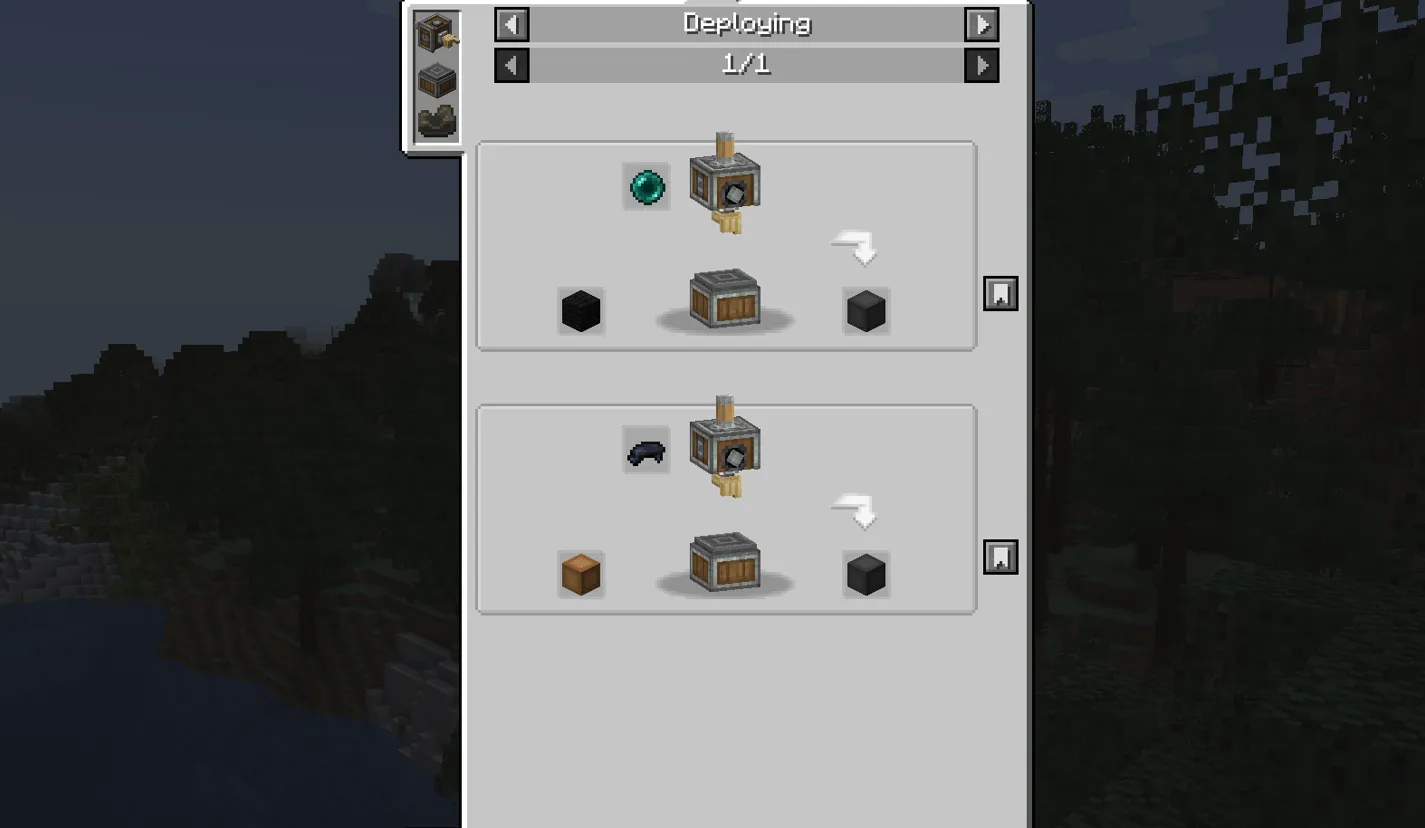Screen dimensions: 1425x828
Task: Bookmark the bottom deploying recipe
Action: click(x=1000, y=557)
